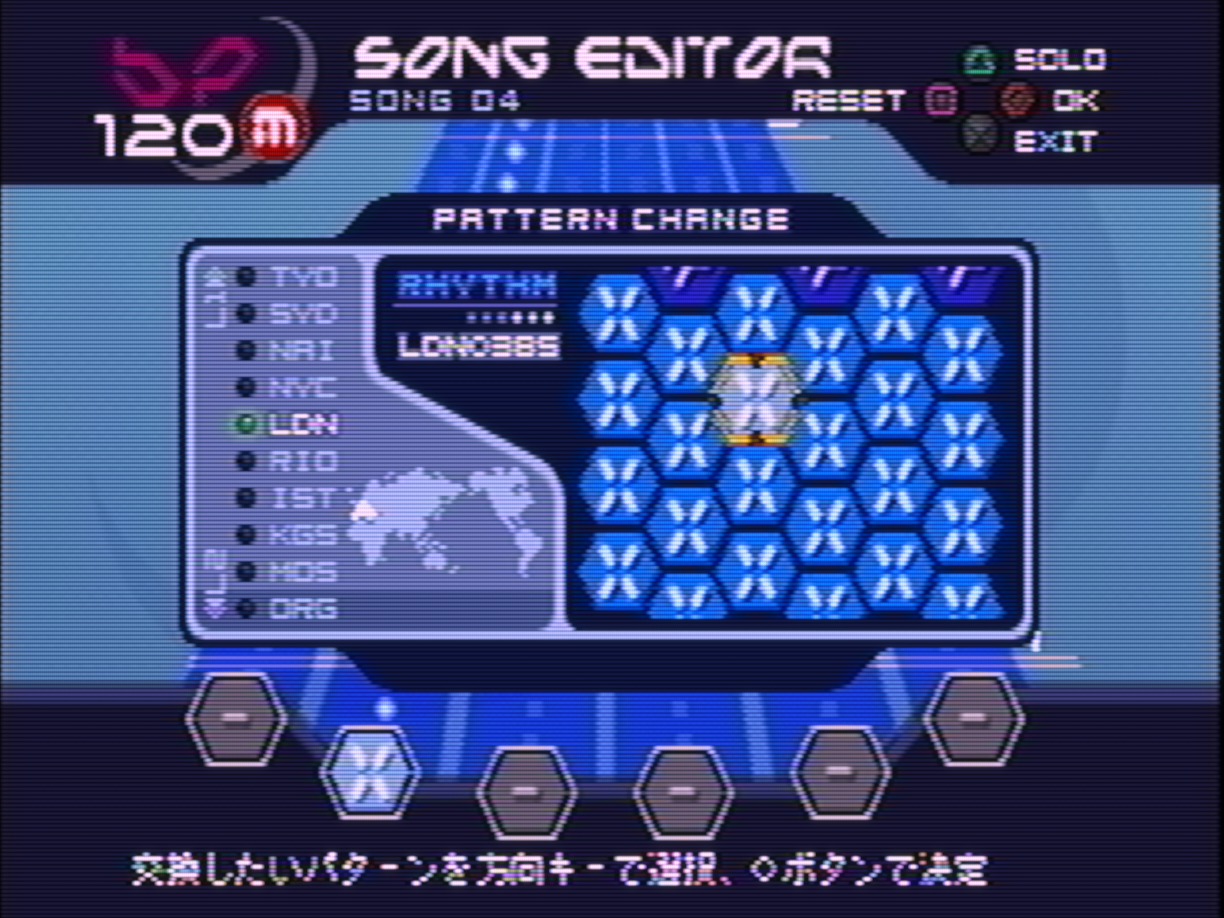This screenshot has height=918, width=1224.
Task: Choose SYD in the city list
Action: (x=302, y=314)
